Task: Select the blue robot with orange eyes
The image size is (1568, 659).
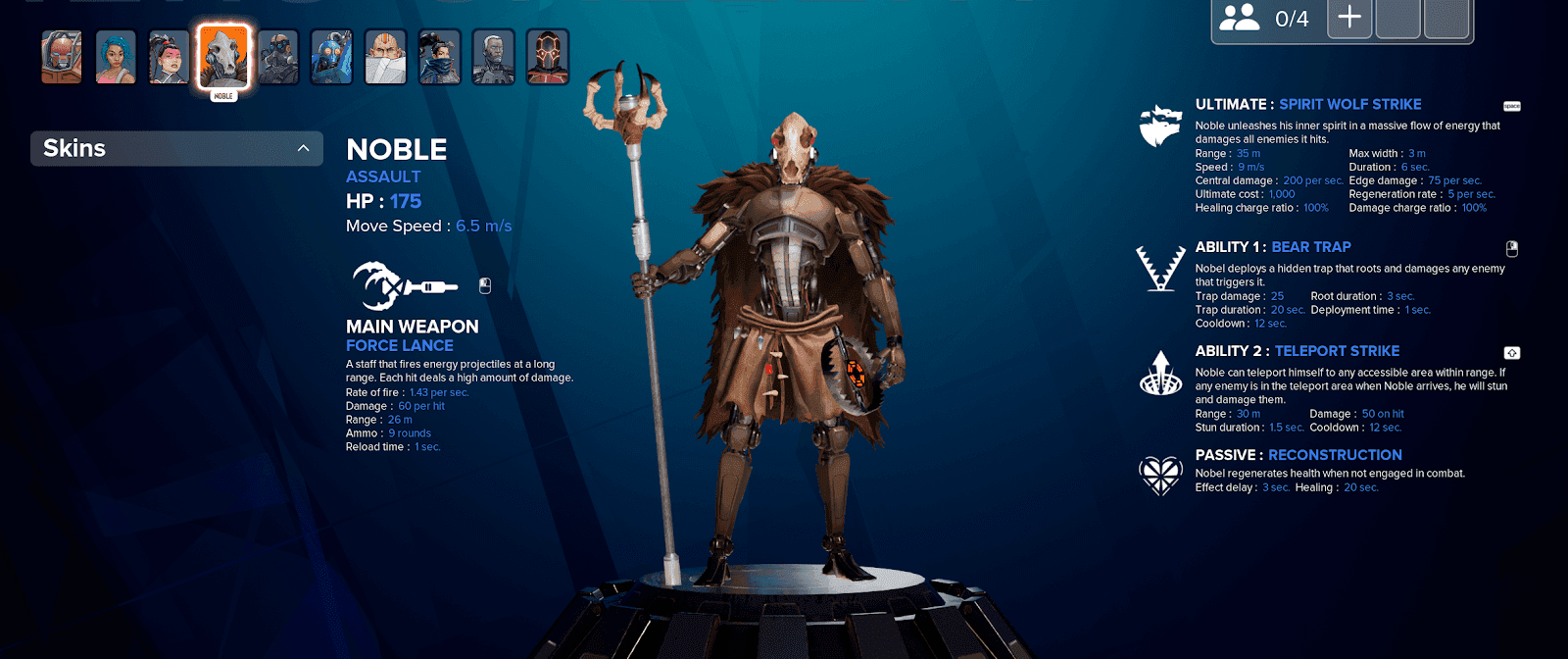Action: [x=331, y=57]
